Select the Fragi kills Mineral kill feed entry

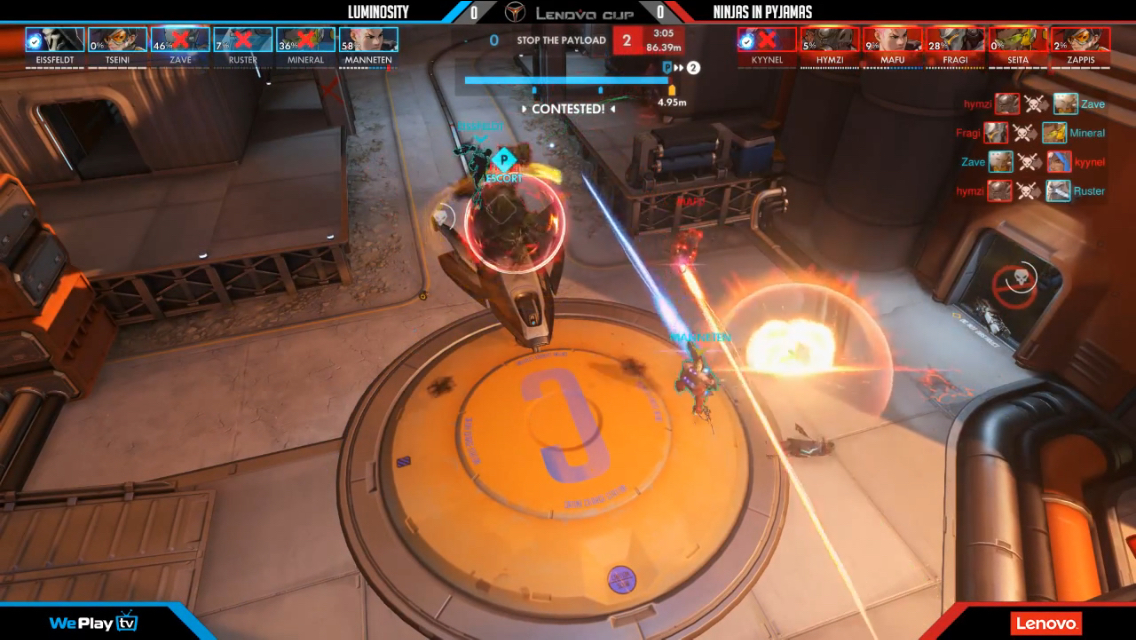point(1043,133)
